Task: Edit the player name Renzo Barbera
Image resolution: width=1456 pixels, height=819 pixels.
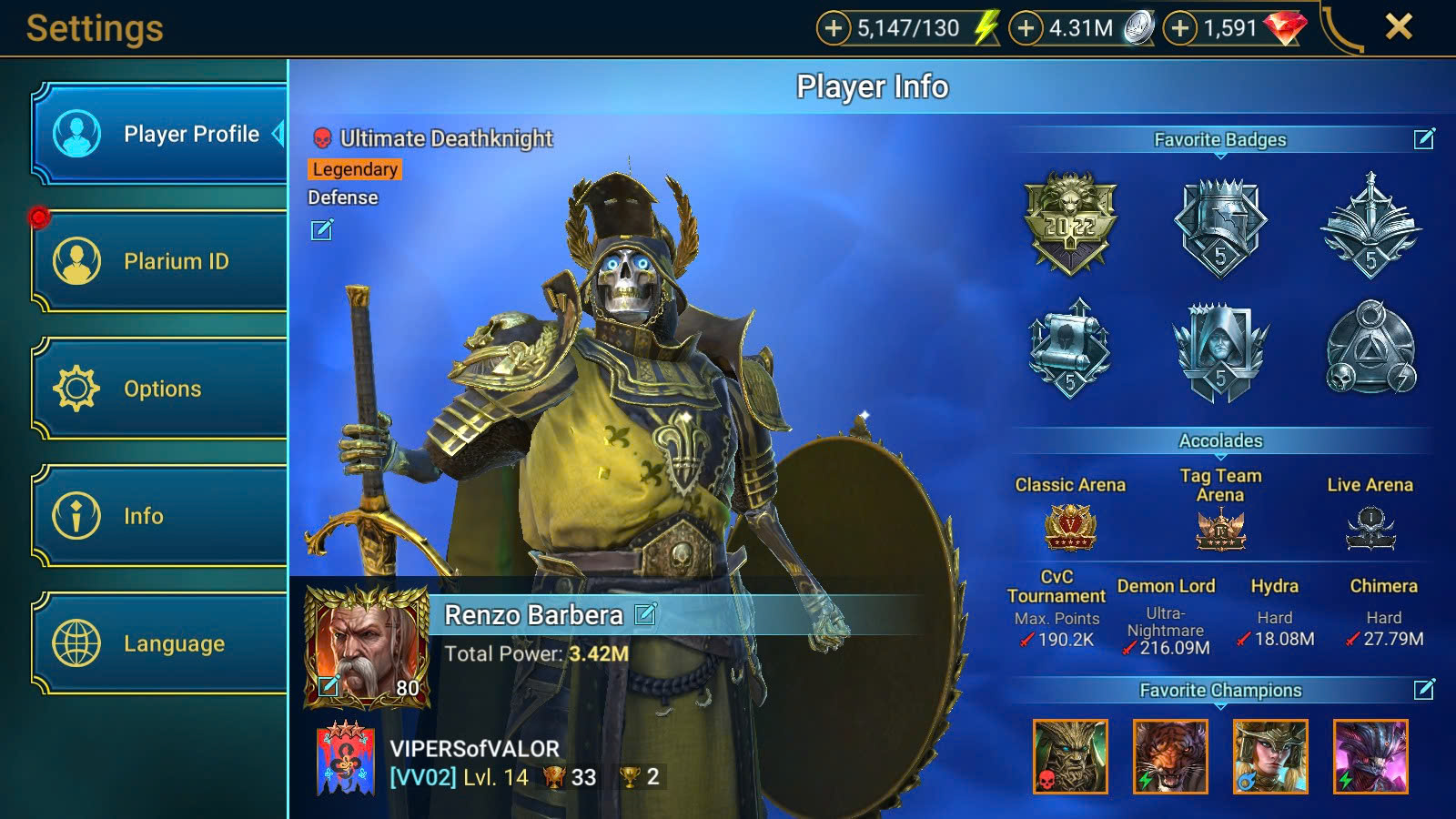Action: point(645,614)
